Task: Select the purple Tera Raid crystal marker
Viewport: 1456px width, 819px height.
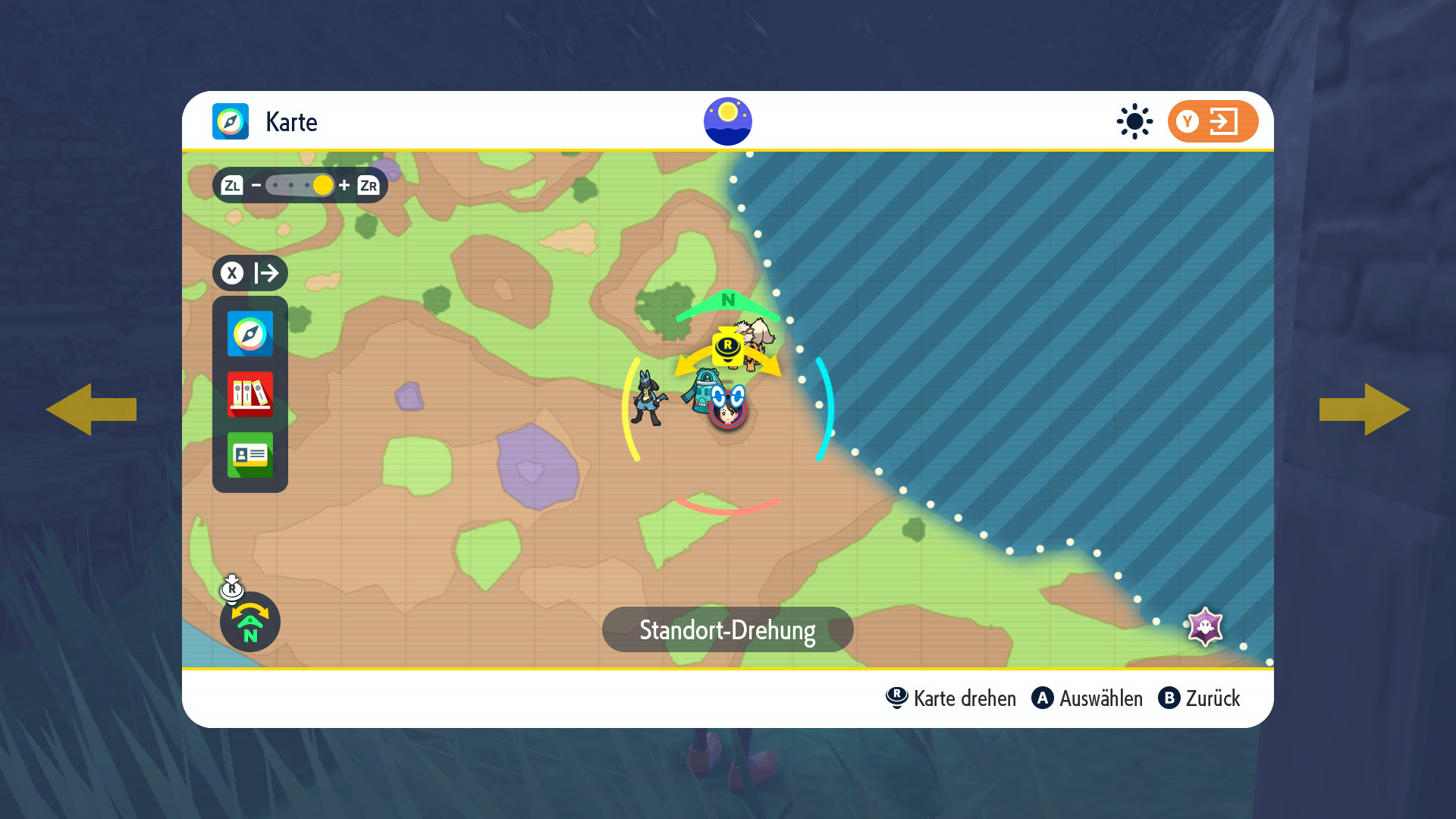Action: tap(1205, 626)
